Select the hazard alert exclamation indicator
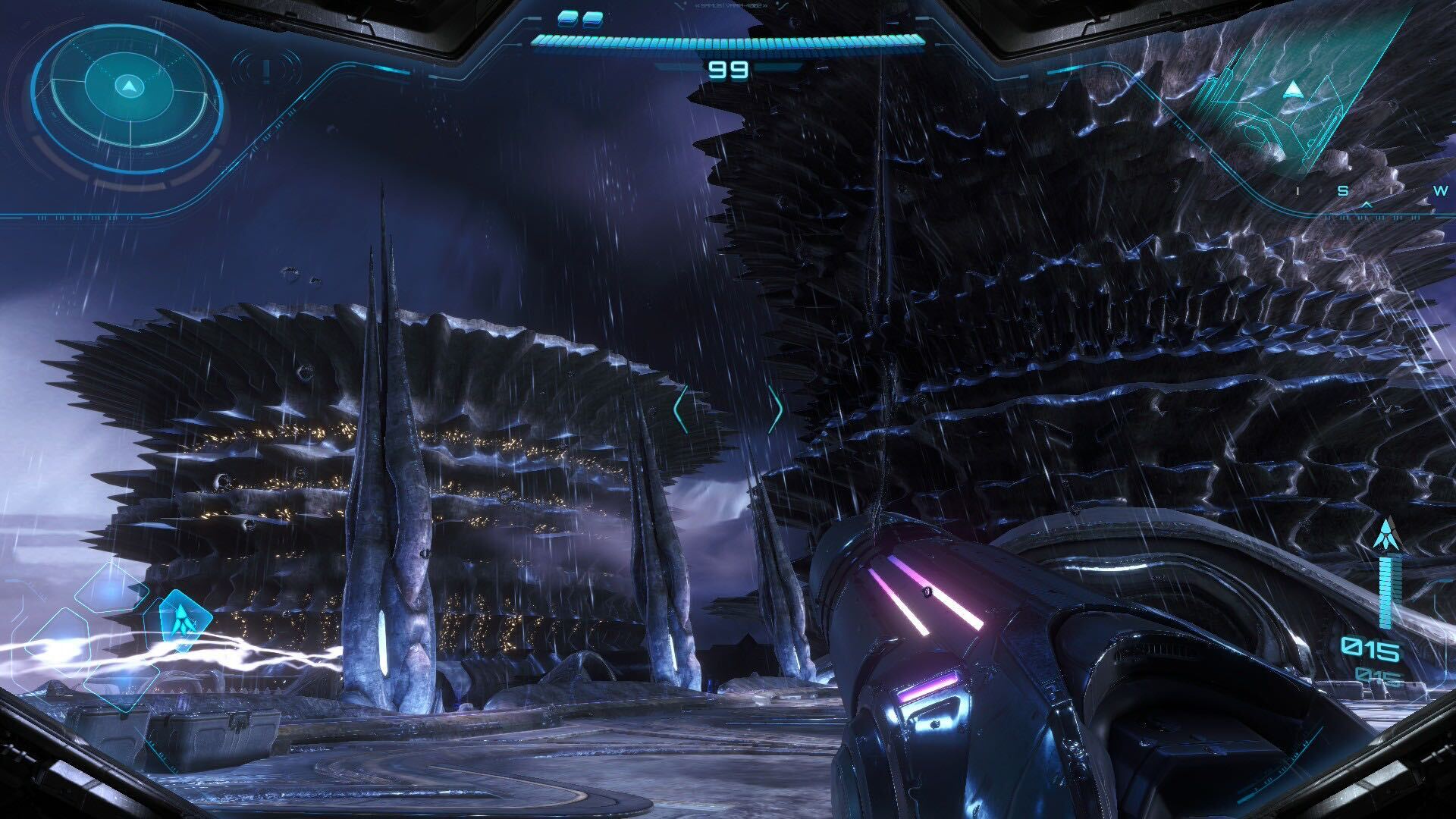 click(265, 70)
